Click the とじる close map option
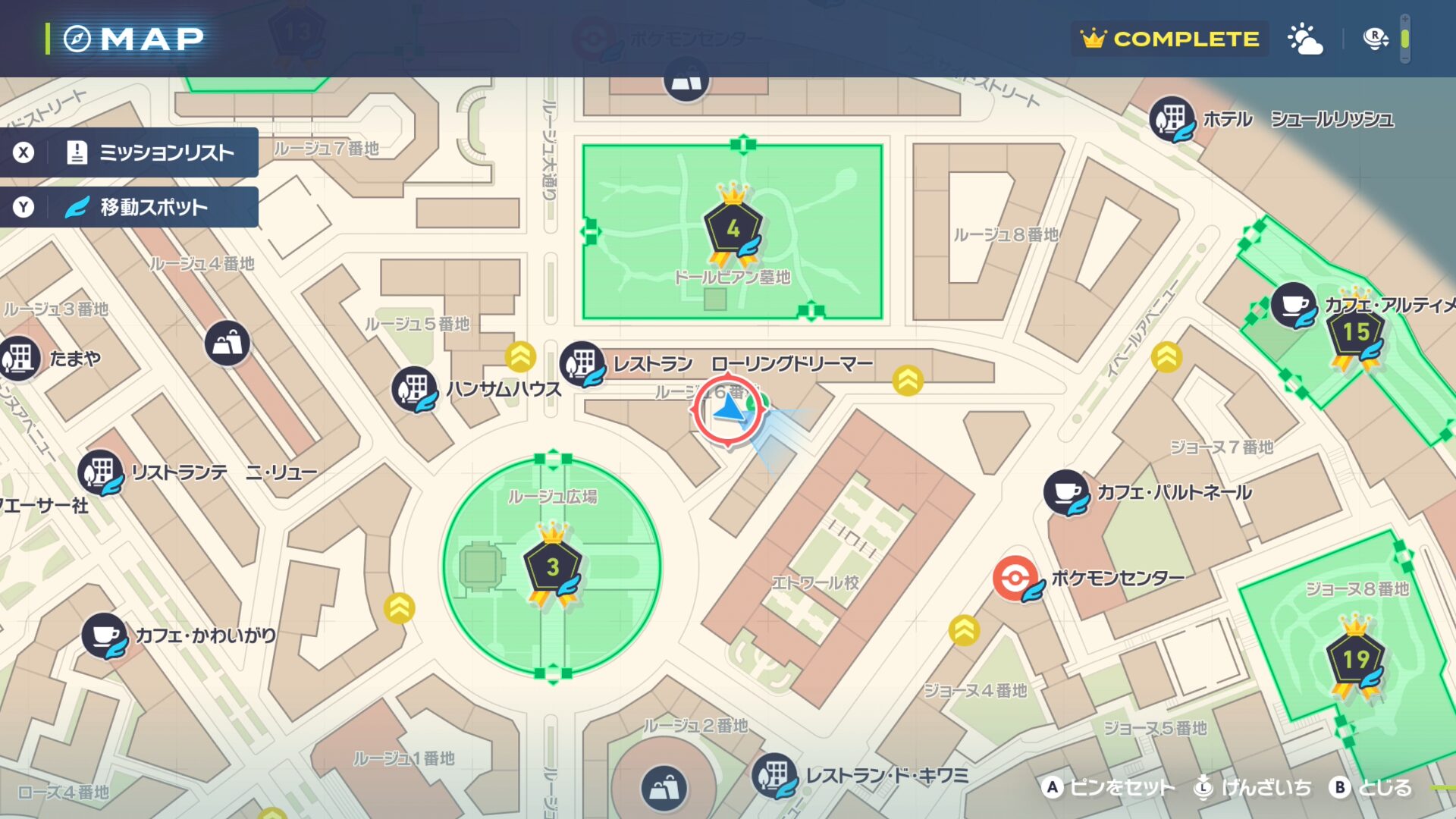1456x819 pixels. [1372, 788]
